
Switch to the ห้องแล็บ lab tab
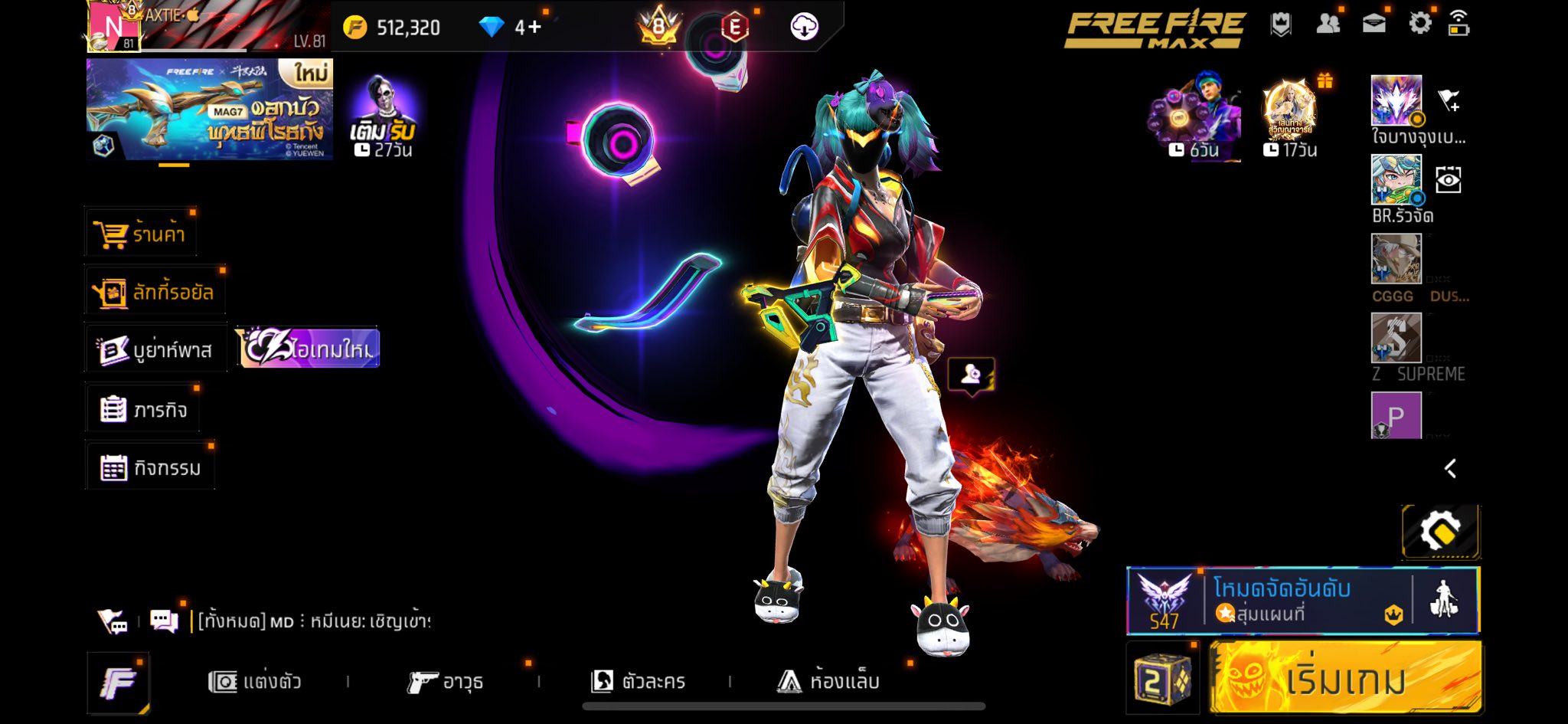pyautogui.click(x=828, y=681)
